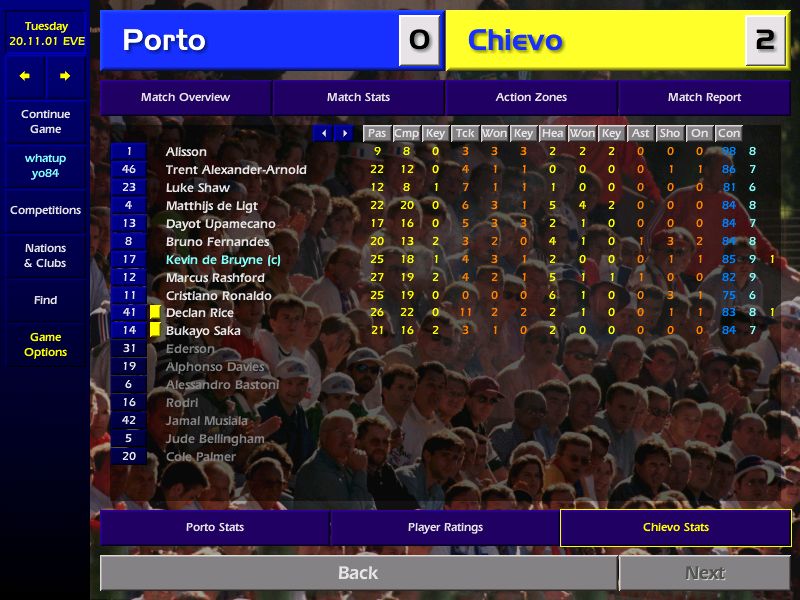The height and width of the screenshot is (600, 800).
Task: Select player Cristiano Ronaldo
Action: click(x=218, y=296)
